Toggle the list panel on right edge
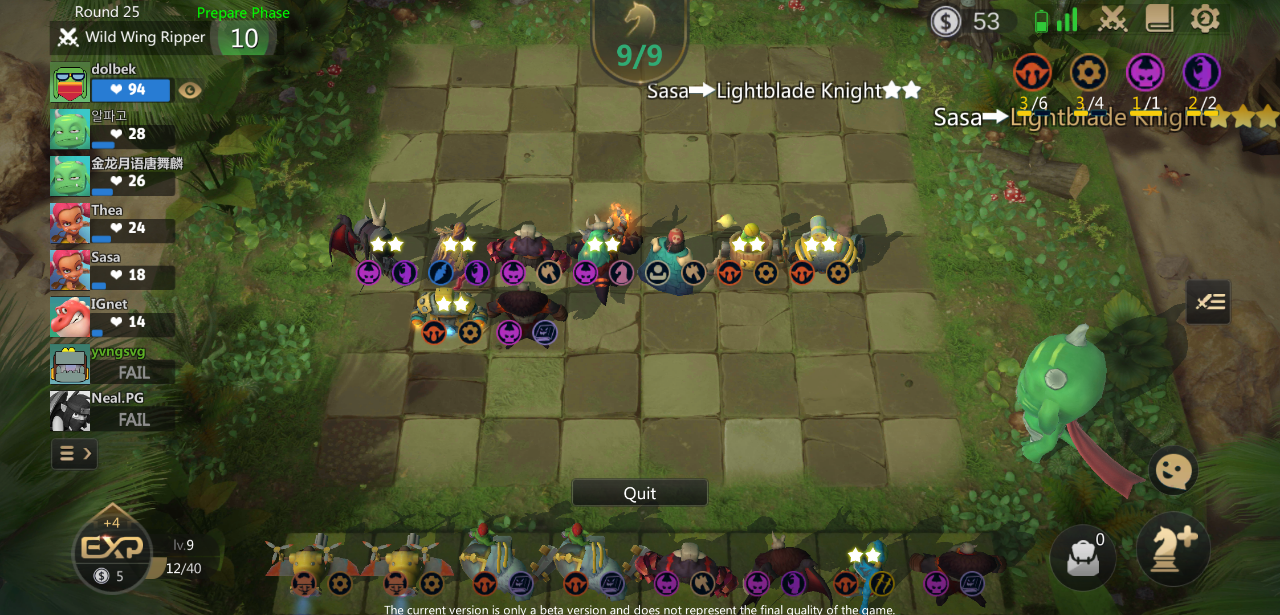 pos(1208,302)
